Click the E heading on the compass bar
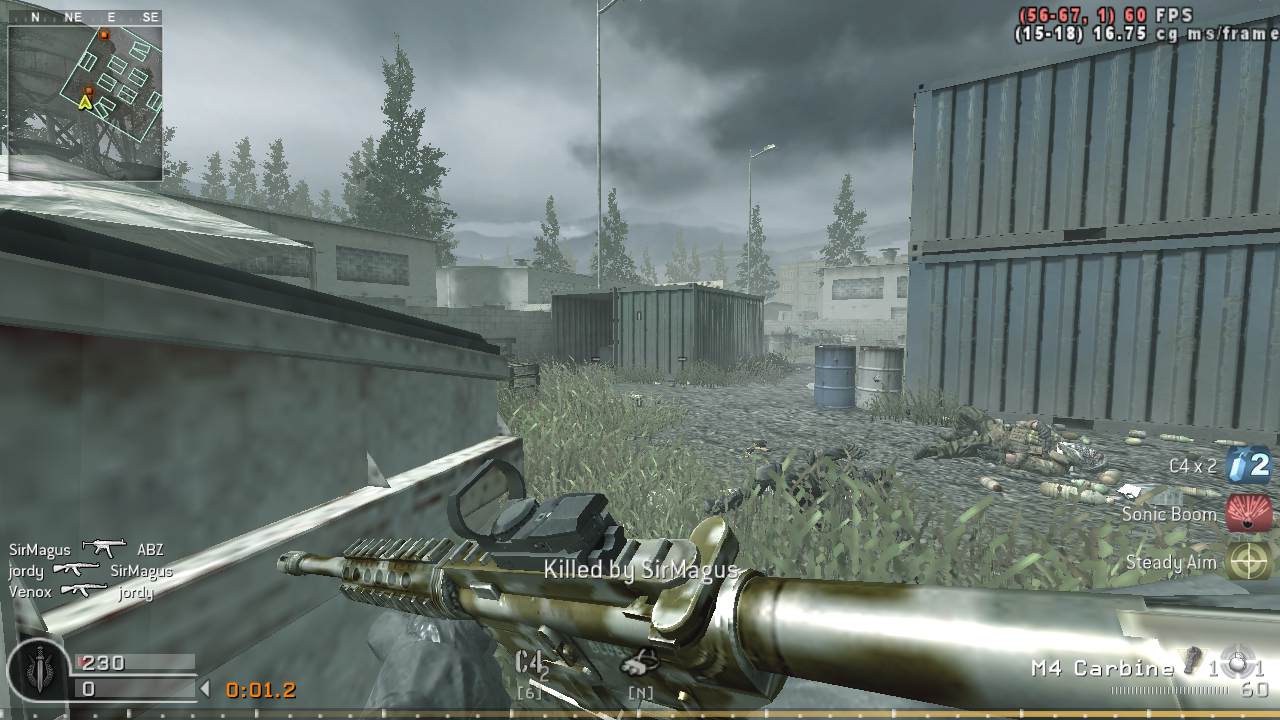This screenshot has height=720, width=1280. tap(110, 16)
